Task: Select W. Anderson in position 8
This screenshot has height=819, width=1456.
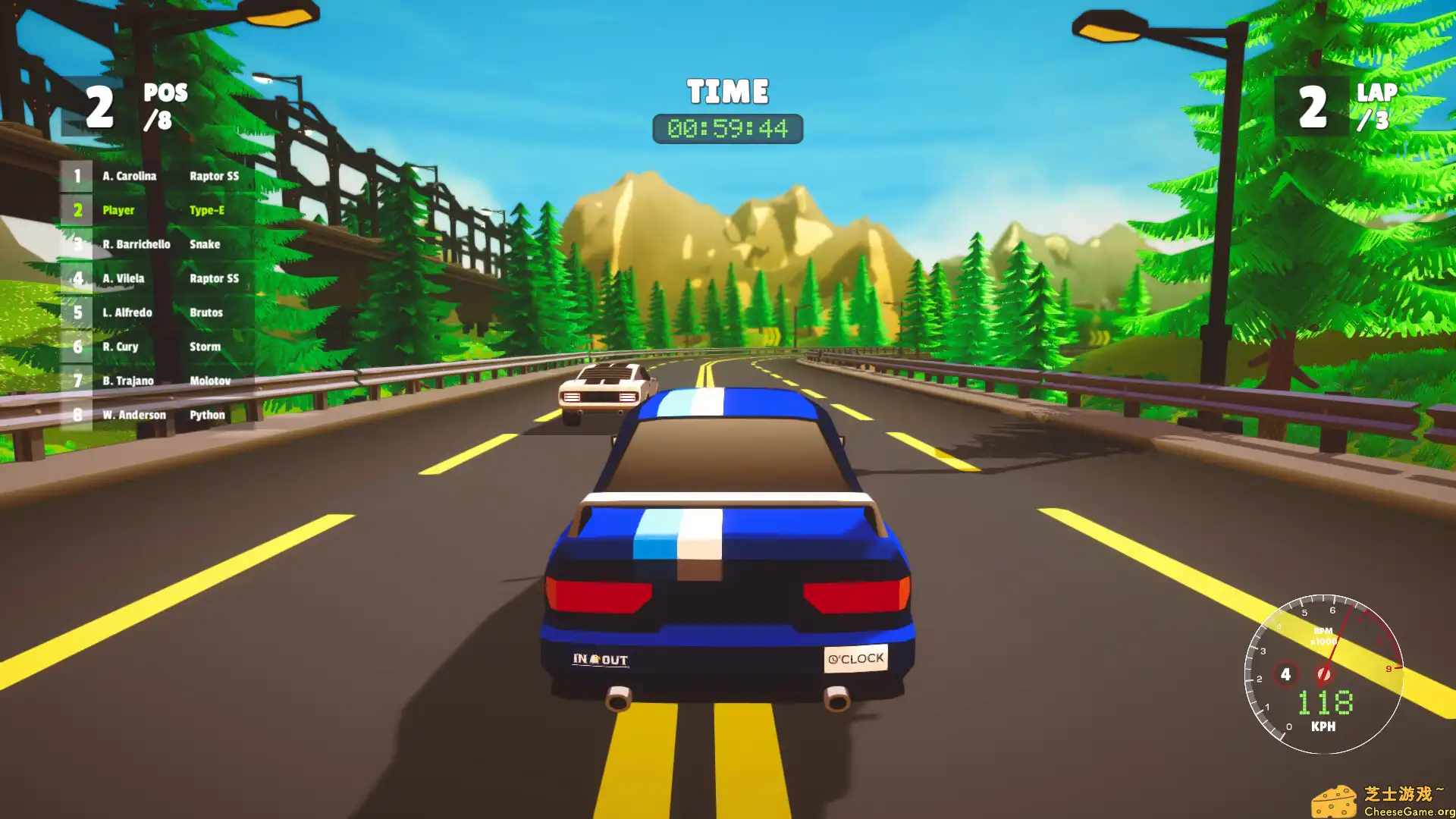Action: (135, 415)
